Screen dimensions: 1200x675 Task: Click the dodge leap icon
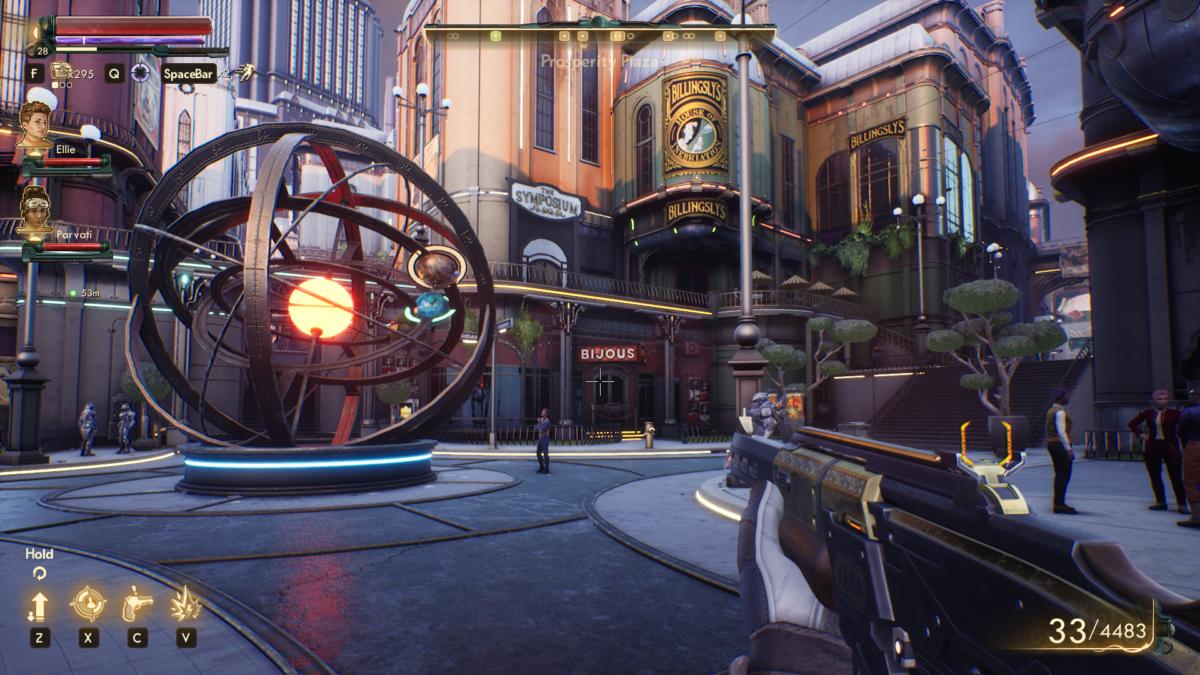pos(246,71)
